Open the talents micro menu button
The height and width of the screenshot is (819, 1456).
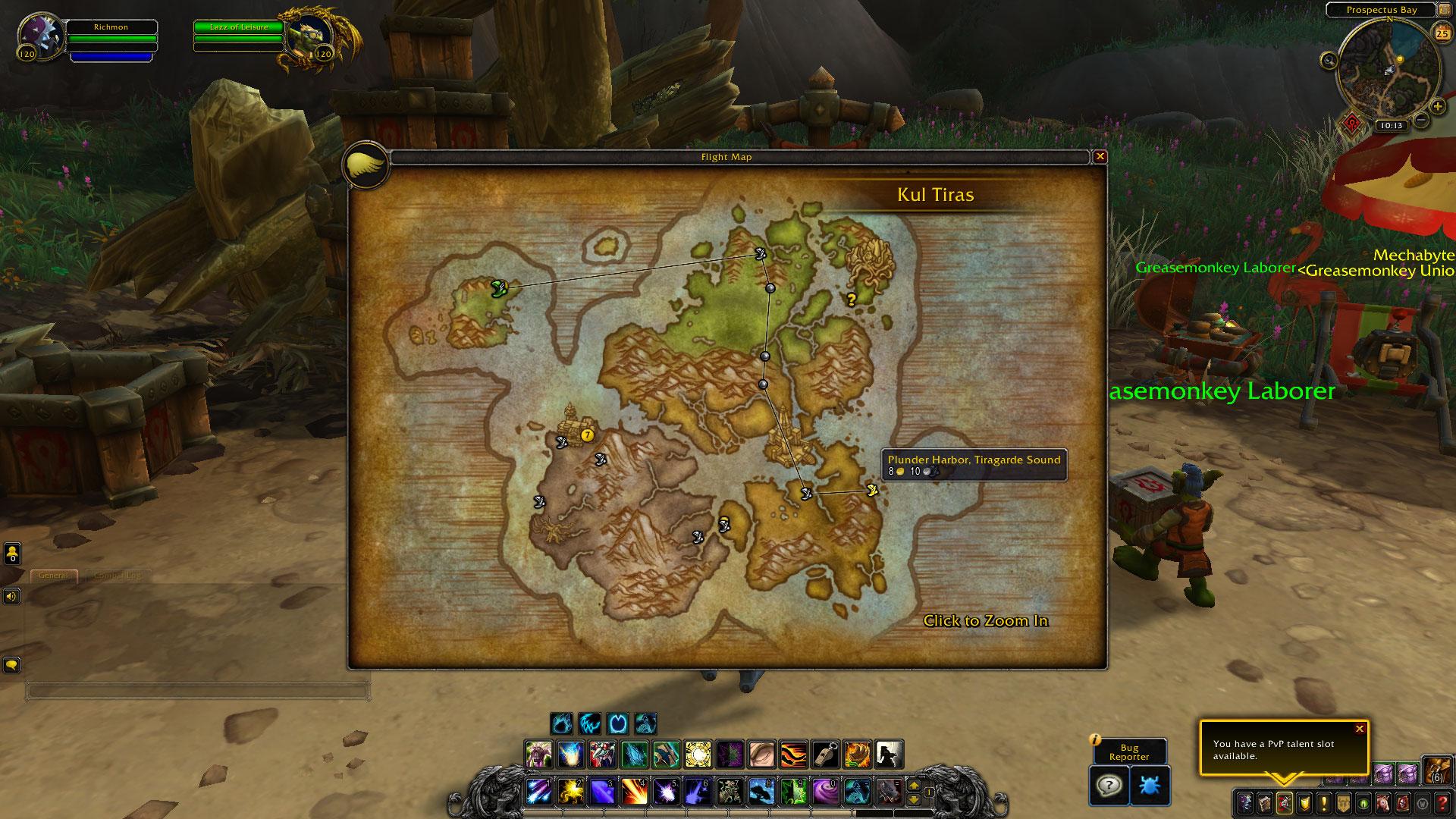point(1284,802)
